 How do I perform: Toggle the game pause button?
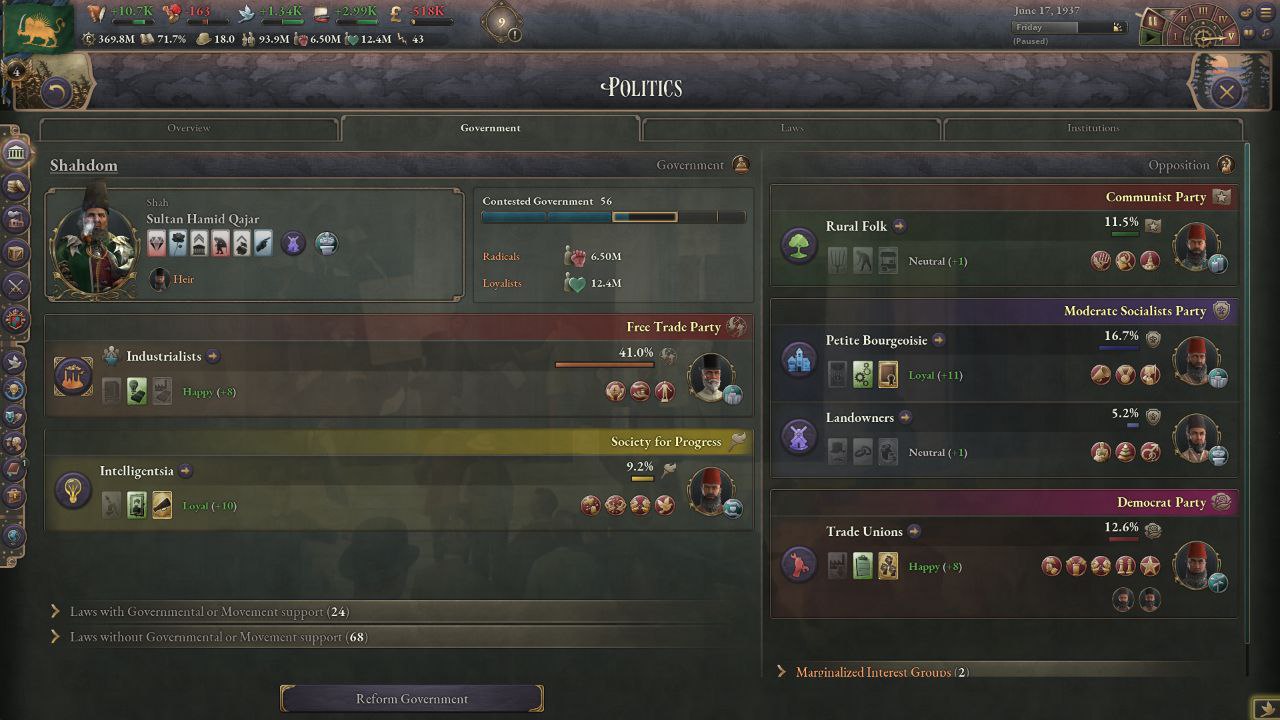tap(1152, 20)
